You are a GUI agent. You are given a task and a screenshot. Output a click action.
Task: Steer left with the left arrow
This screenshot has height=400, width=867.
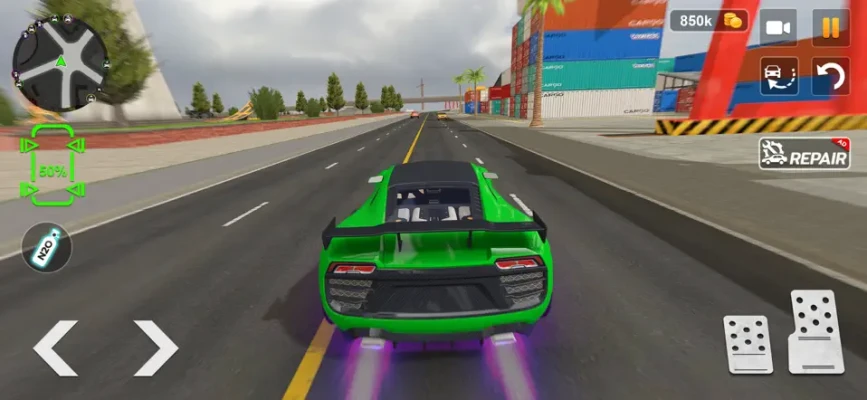click(x=55, y=348)
